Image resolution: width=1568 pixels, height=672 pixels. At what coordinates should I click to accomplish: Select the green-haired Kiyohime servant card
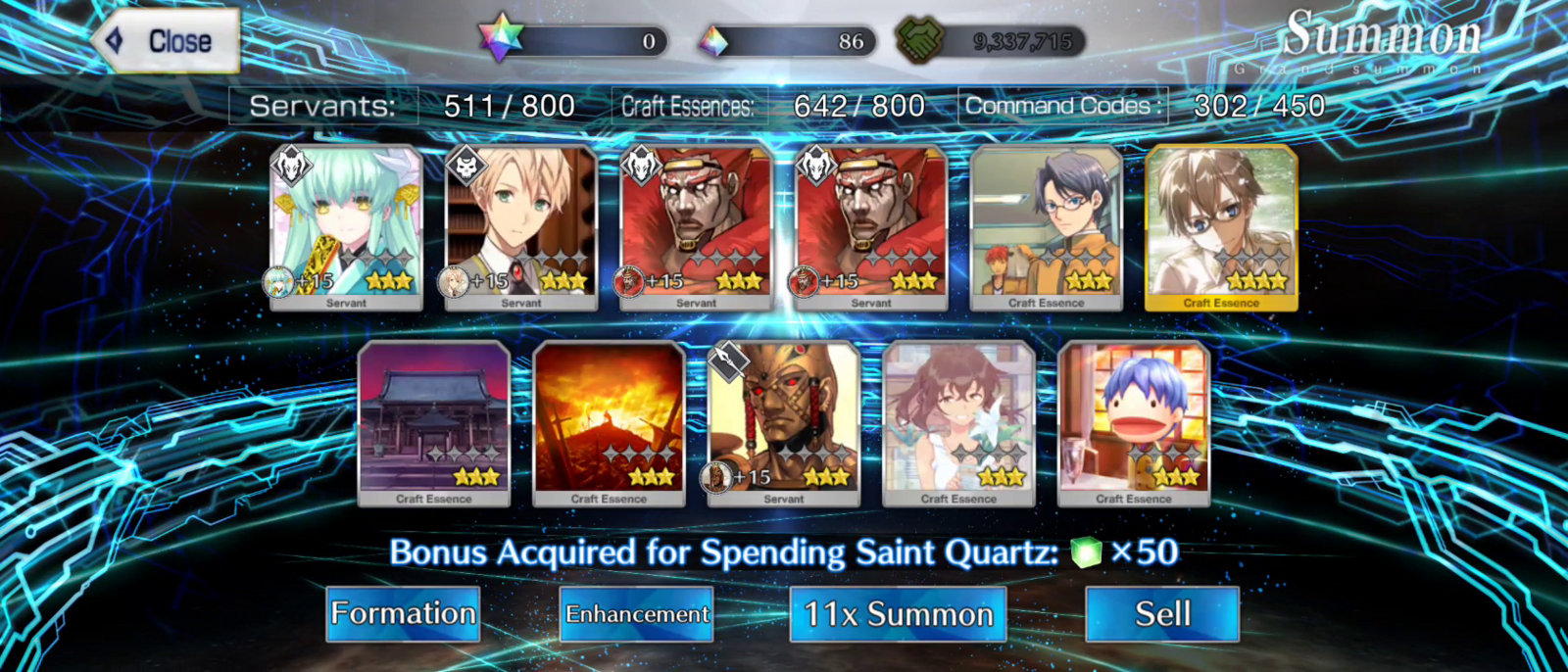coord(346,226)
